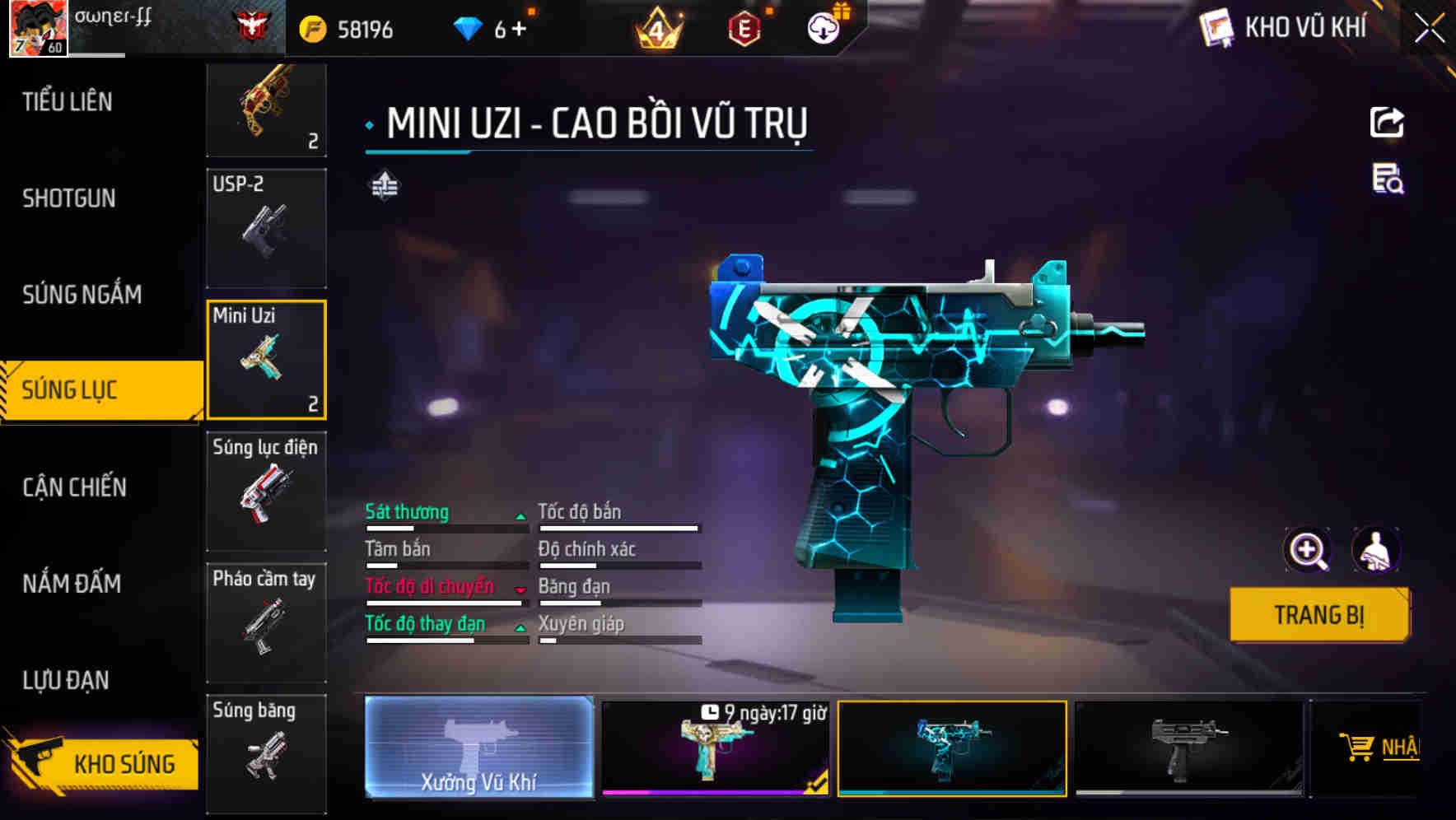Open Xưởng Vũ Khí weapon workshop
This screenshot has width=1456, height=820.
click(478, 749)
